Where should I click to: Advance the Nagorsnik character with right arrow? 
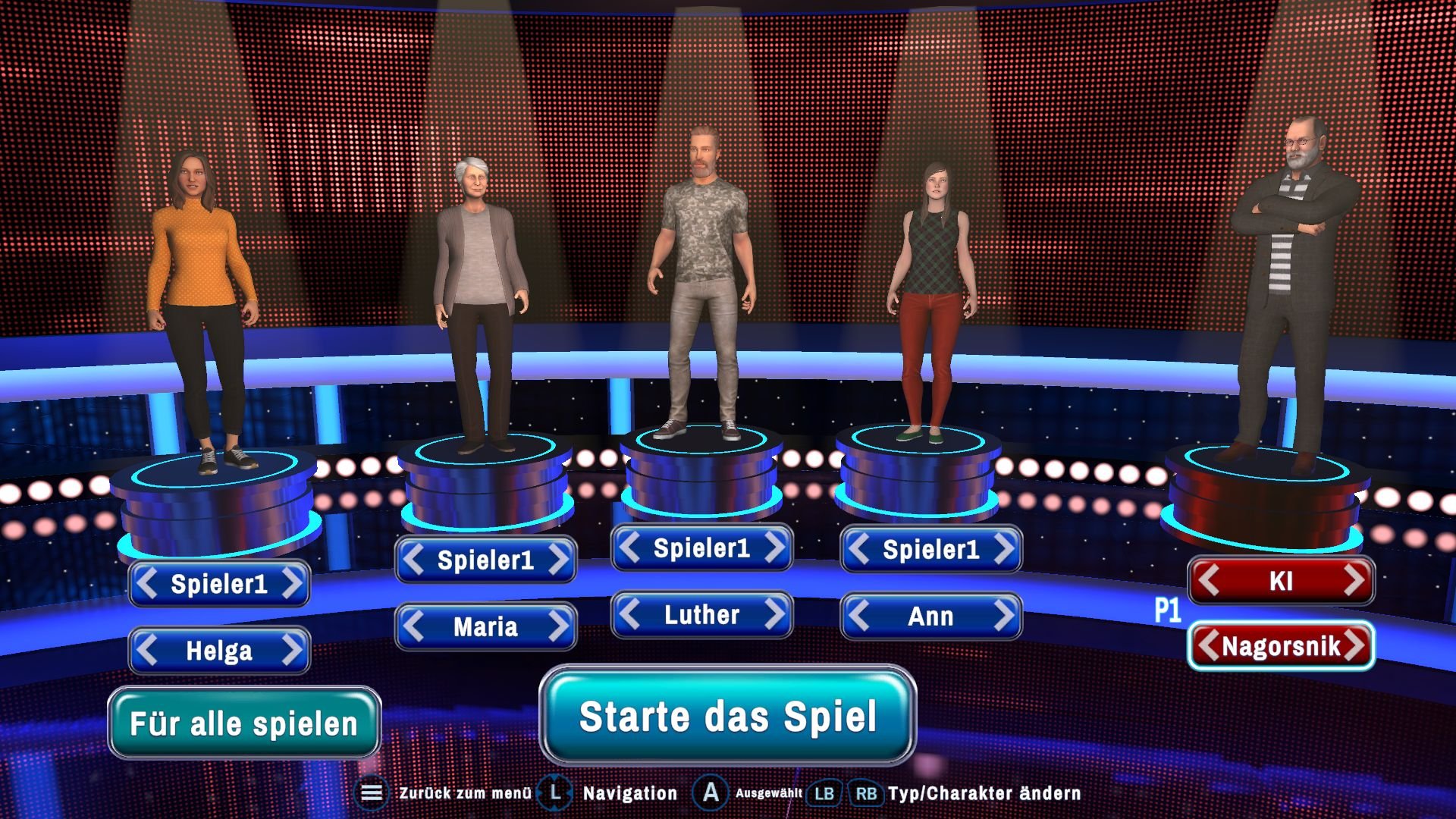pos(1356,647)
